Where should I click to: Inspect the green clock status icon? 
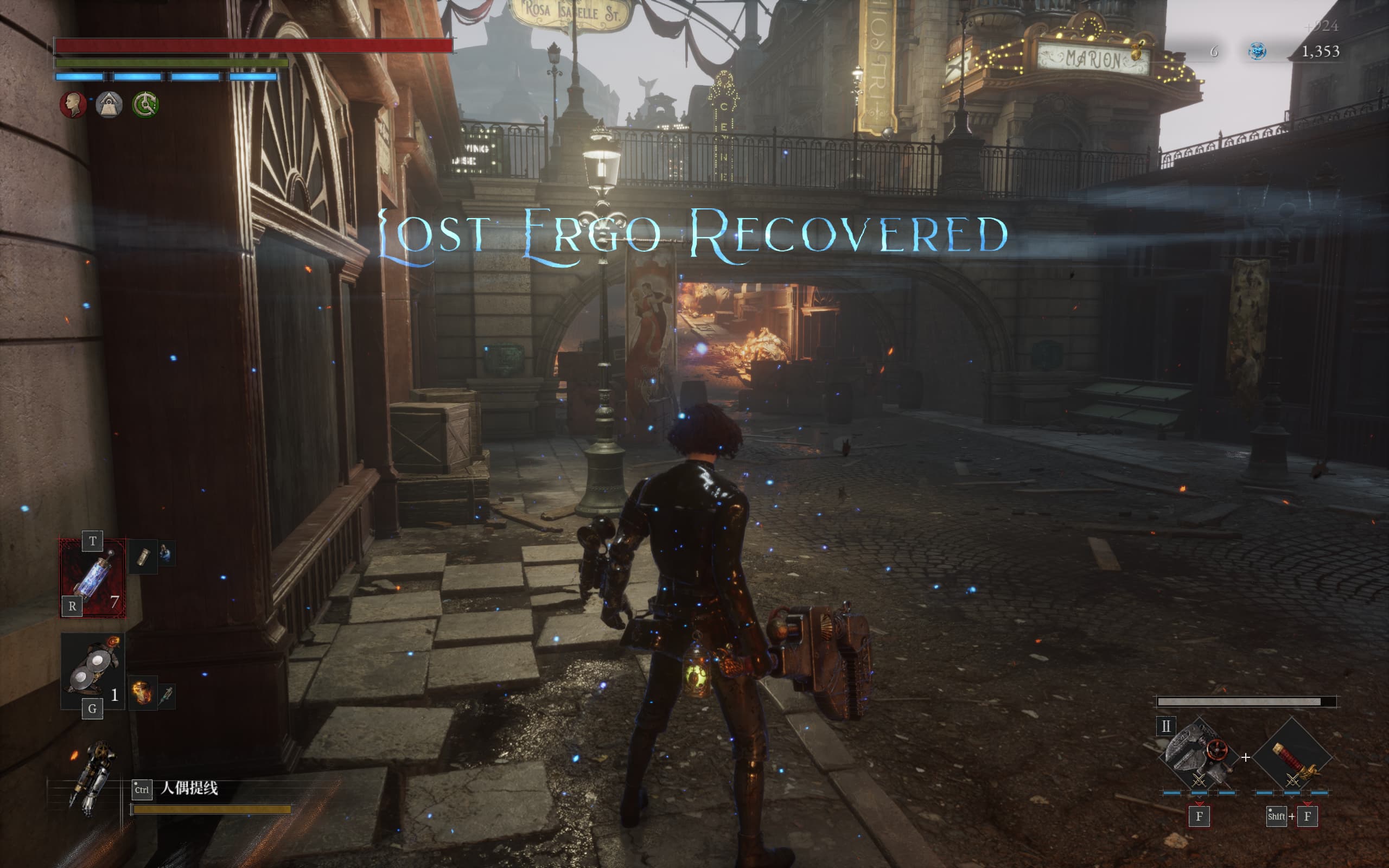pos(145,105)
